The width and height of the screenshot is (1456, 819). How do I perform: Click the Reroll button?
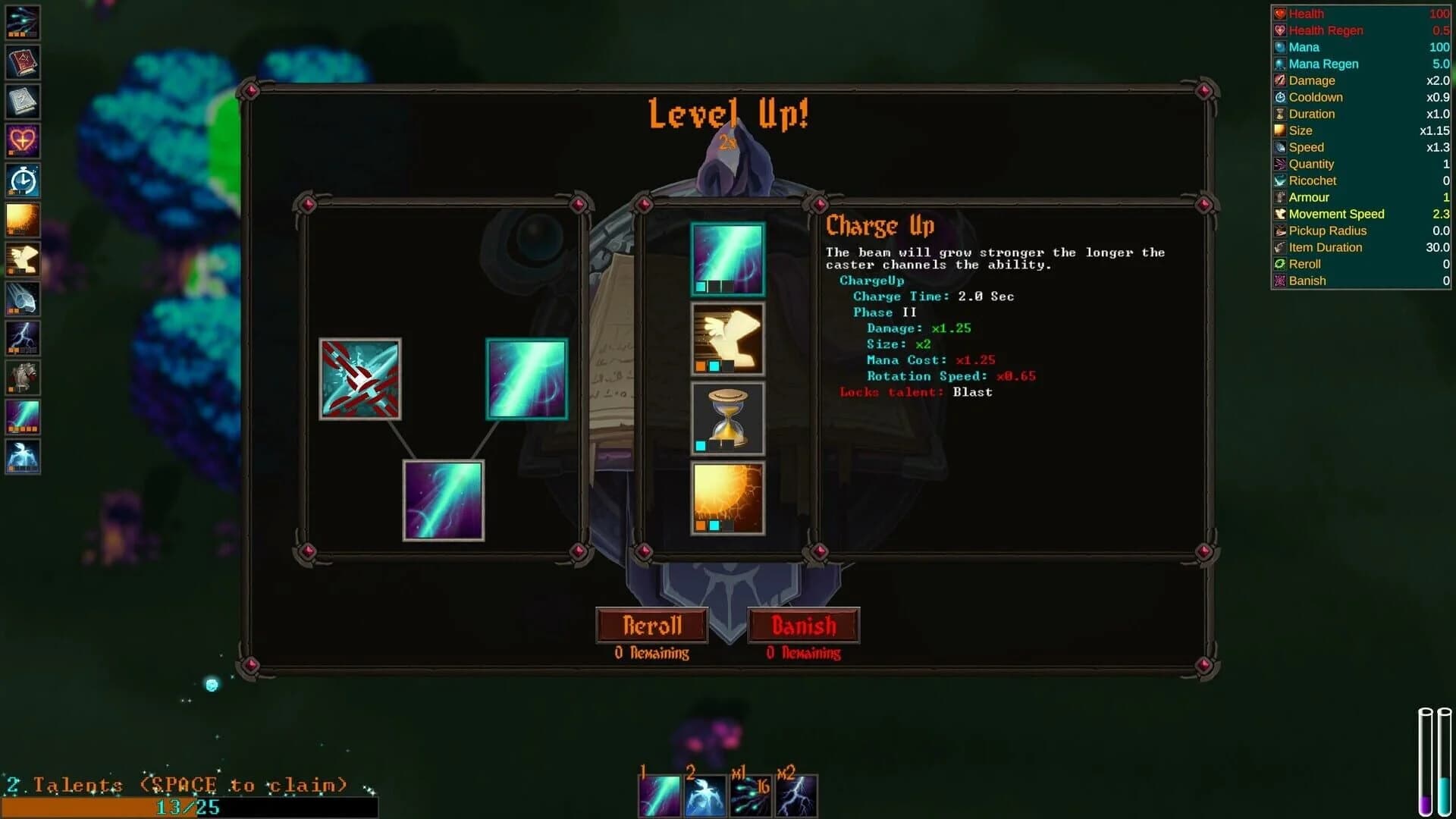click(x=651, y=625)
